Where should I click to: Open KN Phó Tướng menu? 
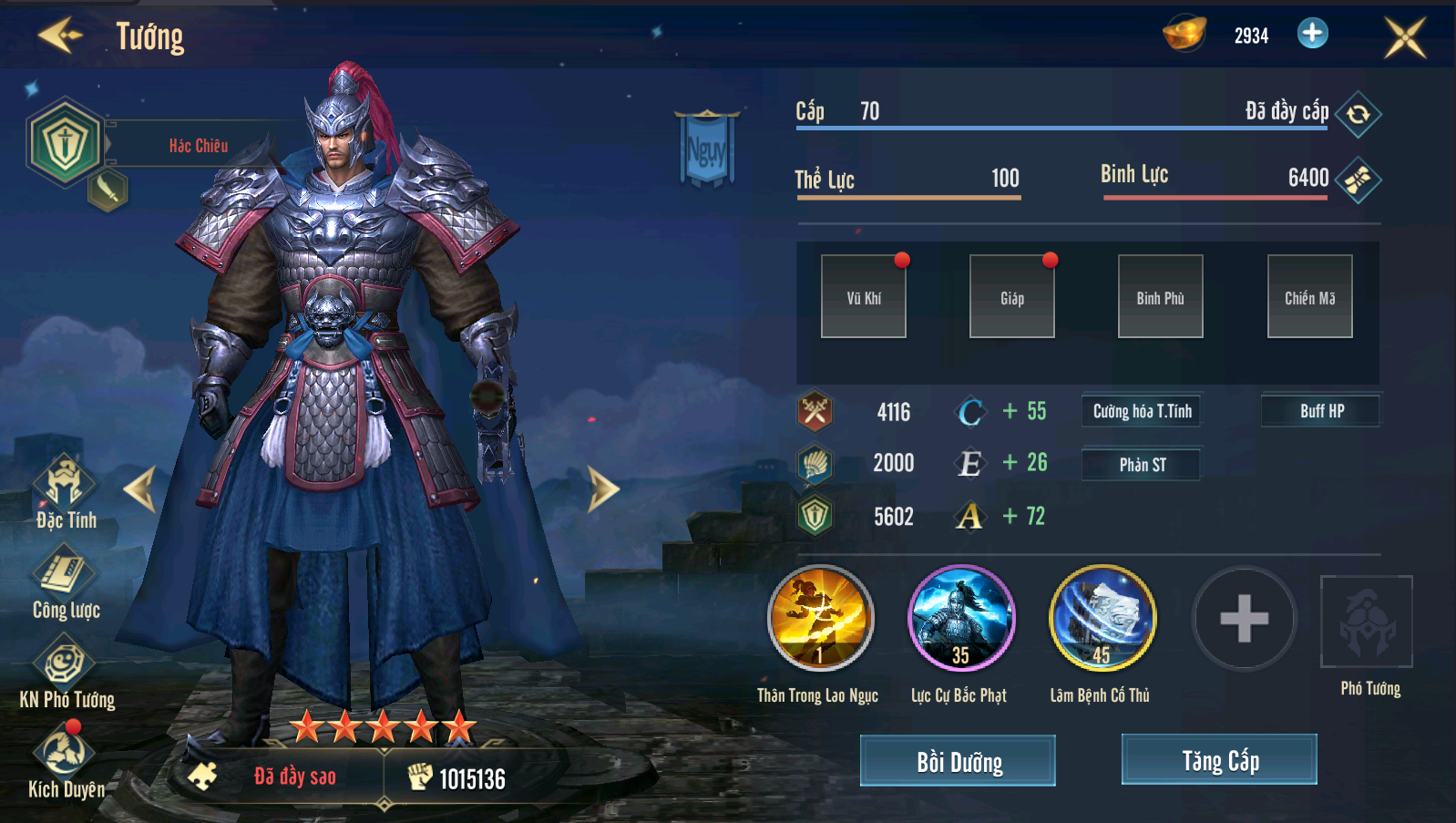[x=65, y=672]
